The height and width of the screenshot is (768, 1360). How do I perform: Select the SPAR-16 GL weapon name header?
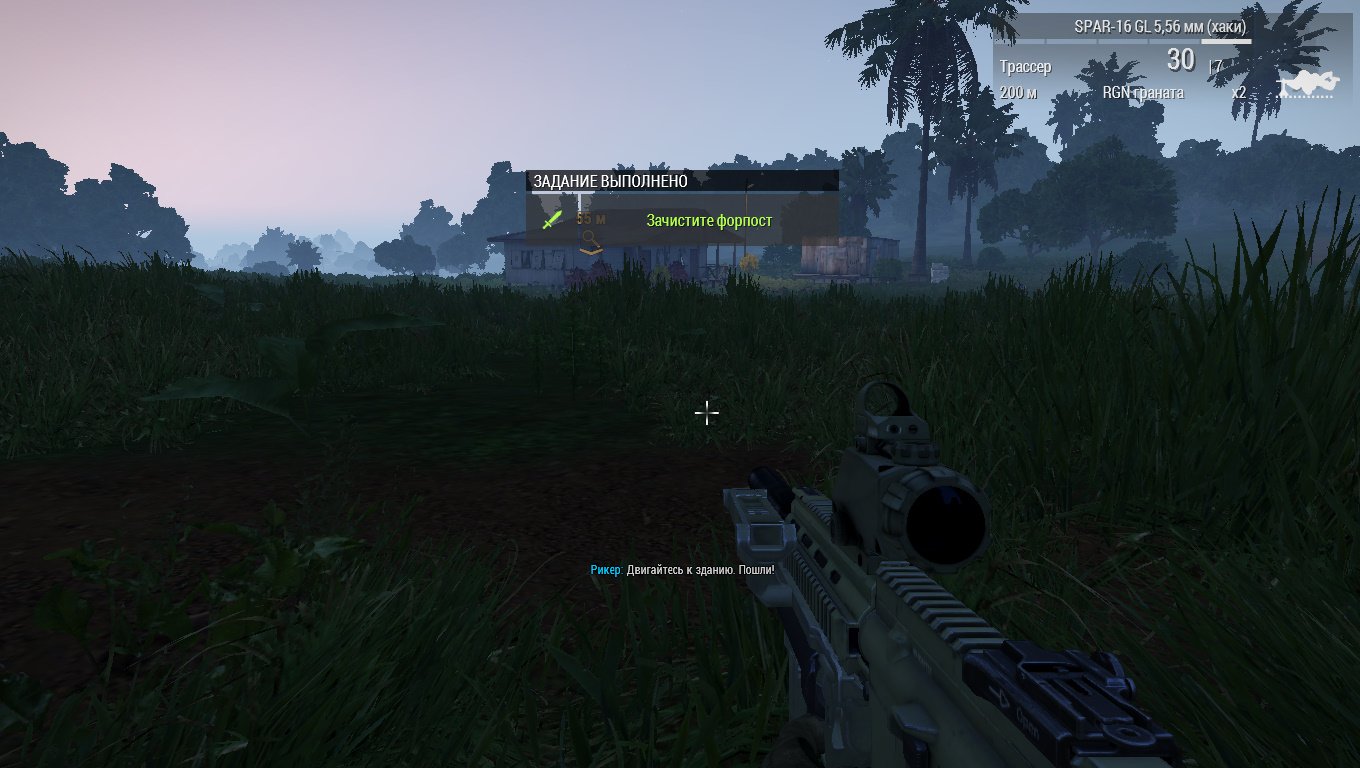[1160, 26]
